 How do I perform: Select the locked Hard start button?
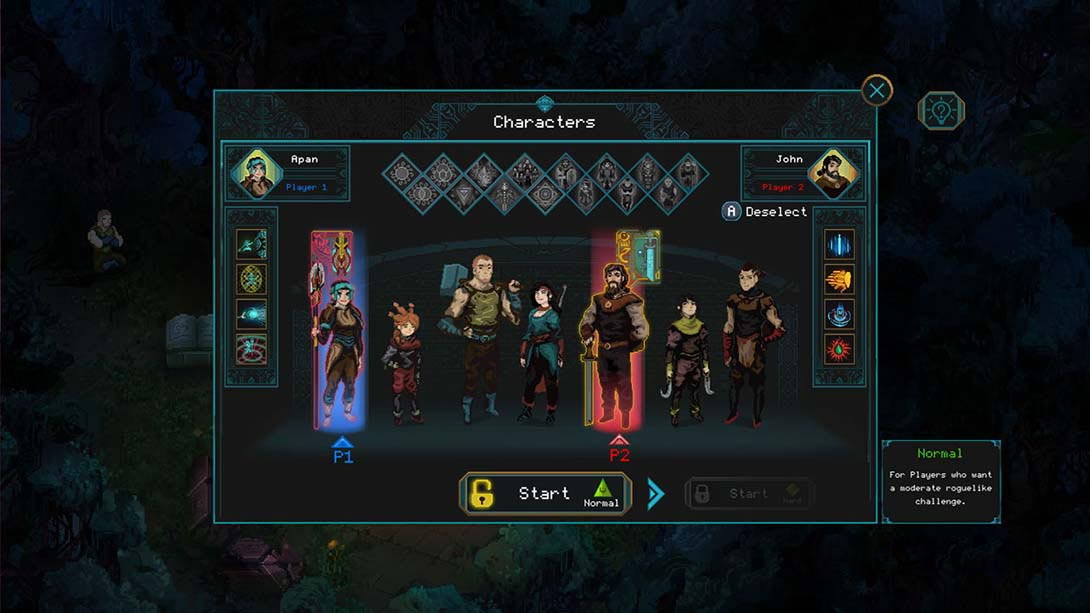749,494
